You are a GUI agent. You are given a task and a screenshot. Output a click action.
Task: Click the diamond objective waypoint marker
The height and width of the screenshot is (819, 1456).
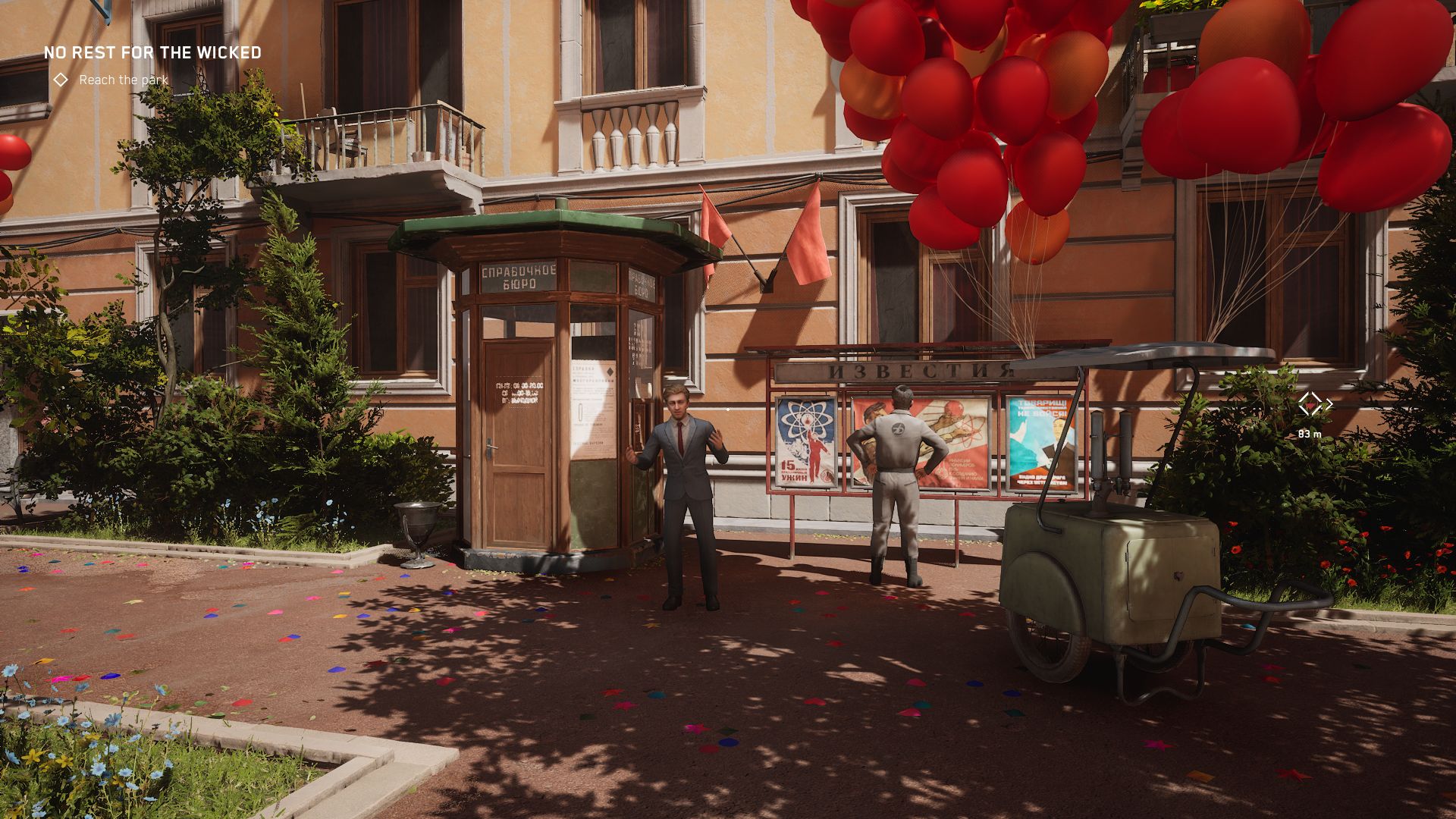tap(1310, 404)
